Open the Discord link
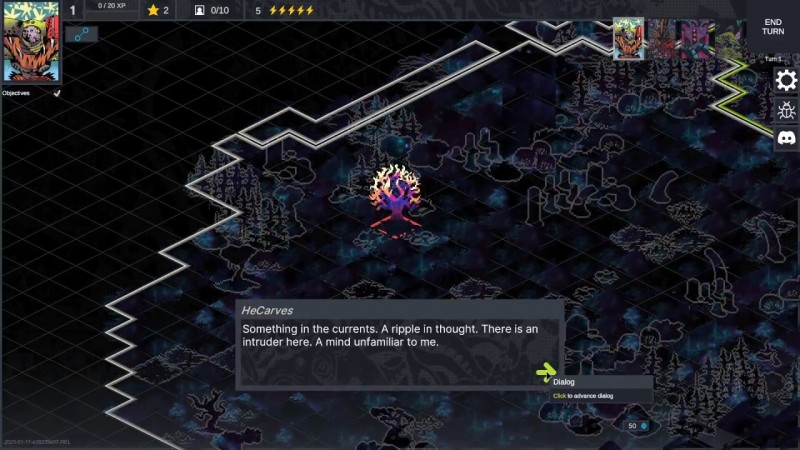The width and height of the screenshot is (800, 450). [786, 139]
